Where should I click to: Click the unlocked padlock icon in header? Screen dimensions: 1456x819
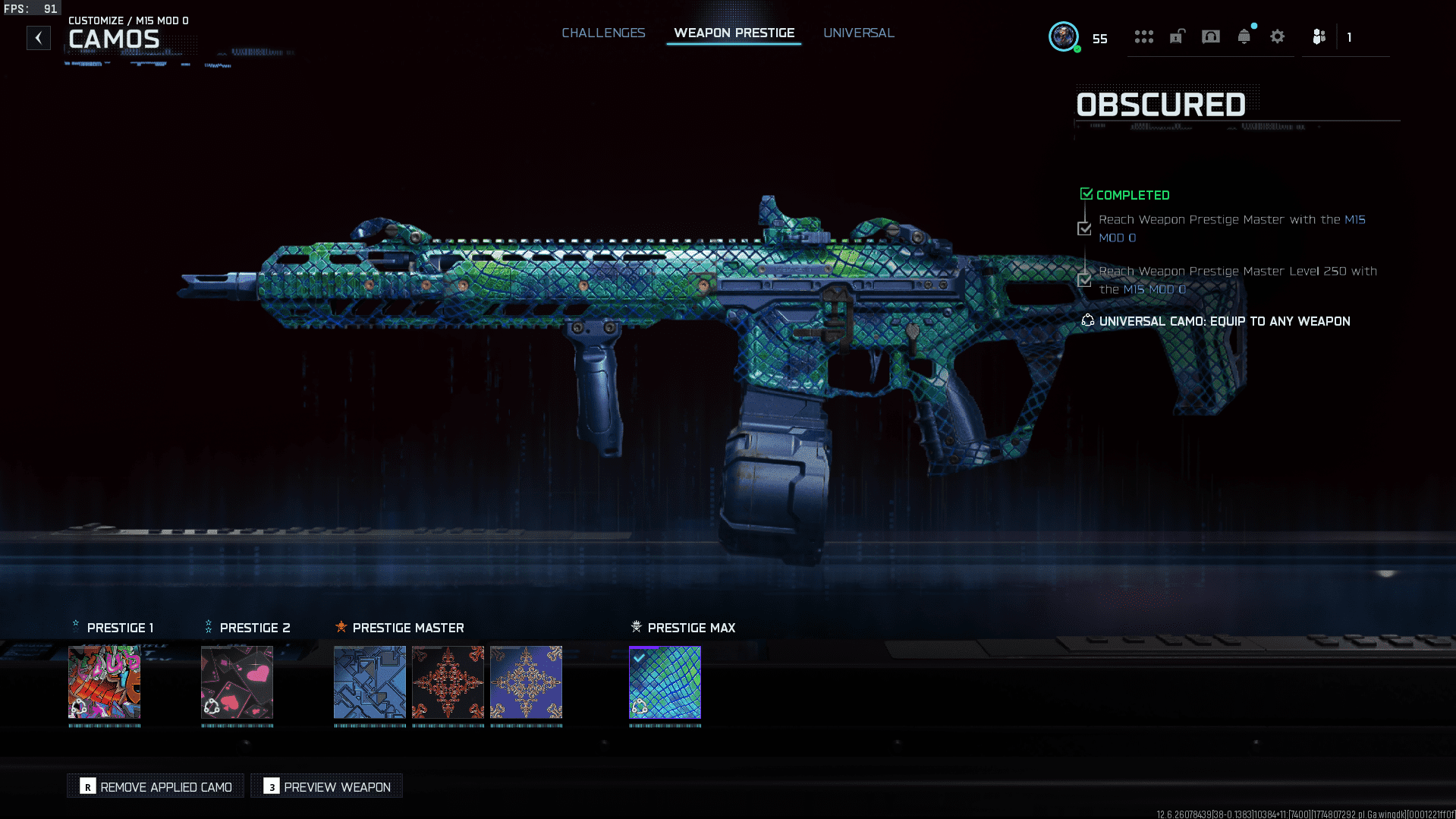(1176, 36)
